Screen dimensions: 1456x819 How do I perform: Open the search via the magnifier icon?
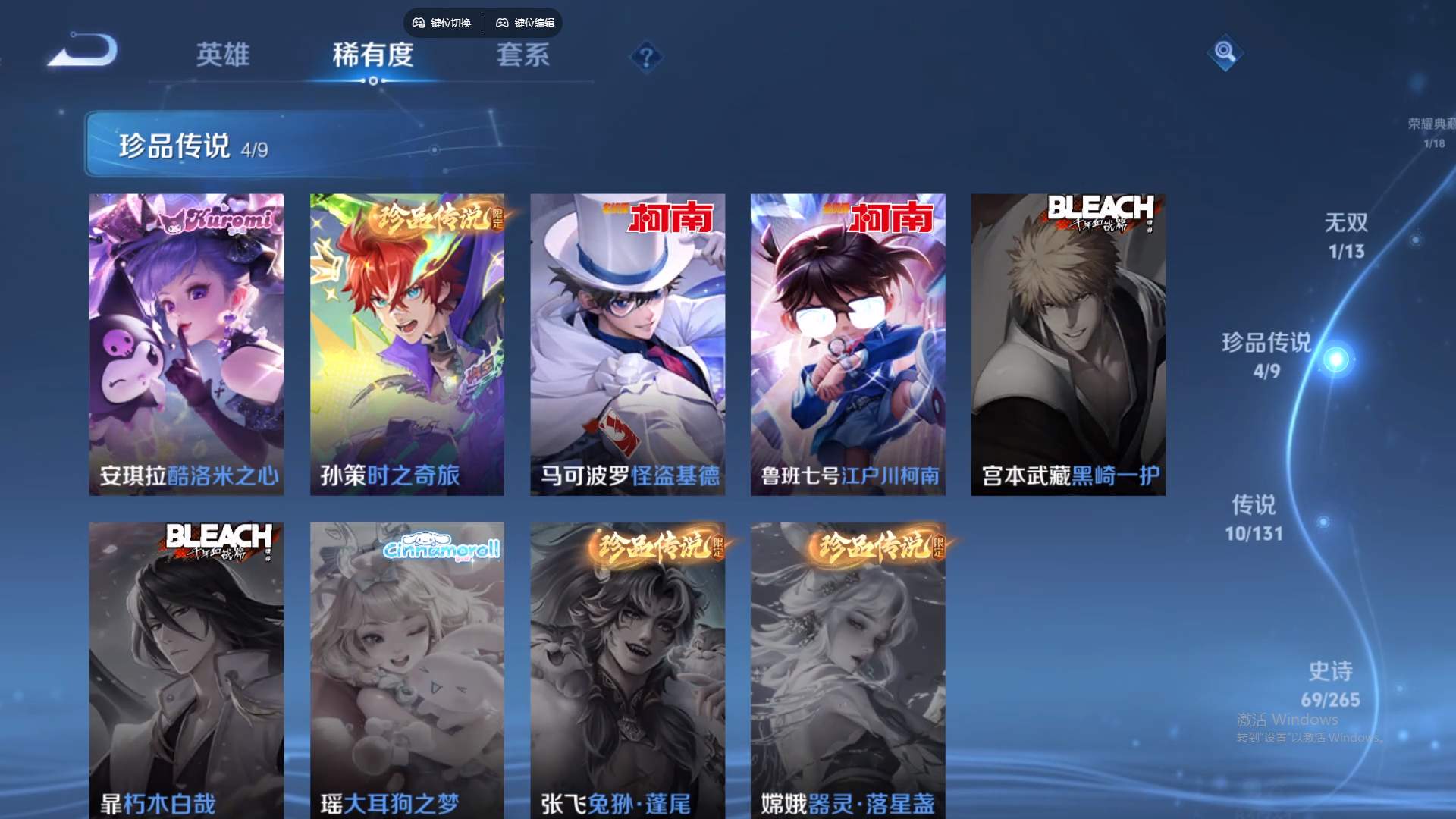click(x=1226, y=52)
